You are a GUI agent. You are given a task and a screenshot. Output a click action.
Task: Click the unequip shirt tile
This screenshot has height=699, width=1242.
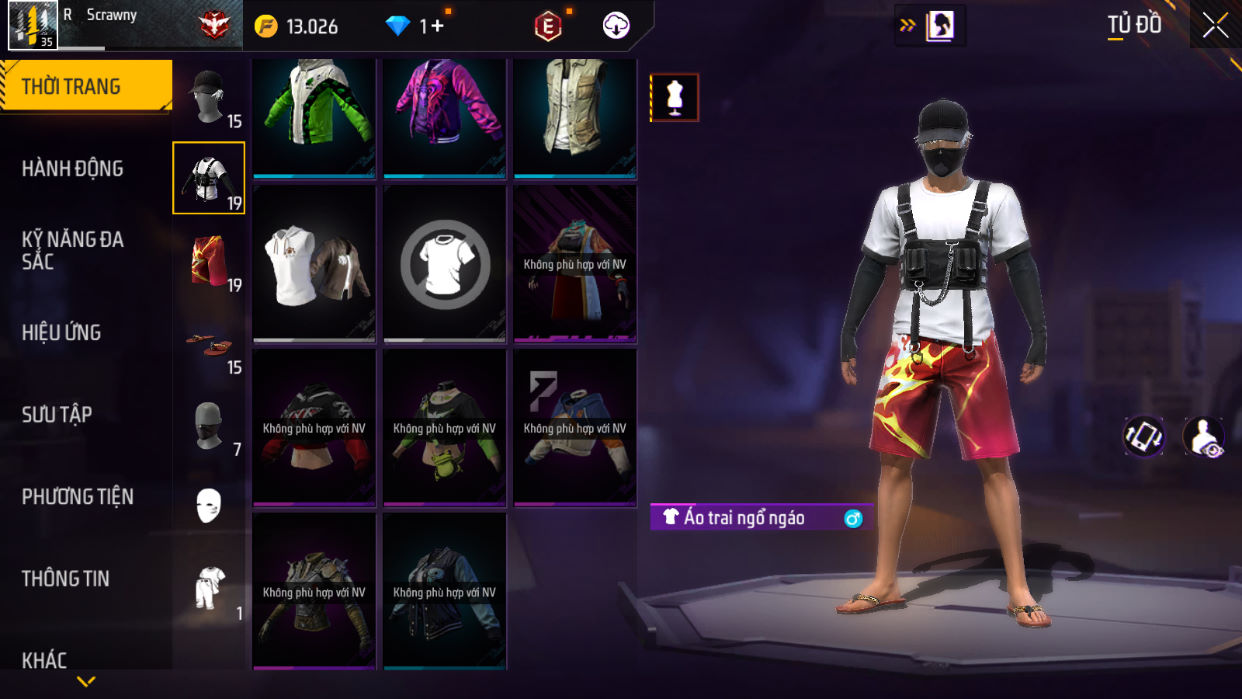(445, 263)
